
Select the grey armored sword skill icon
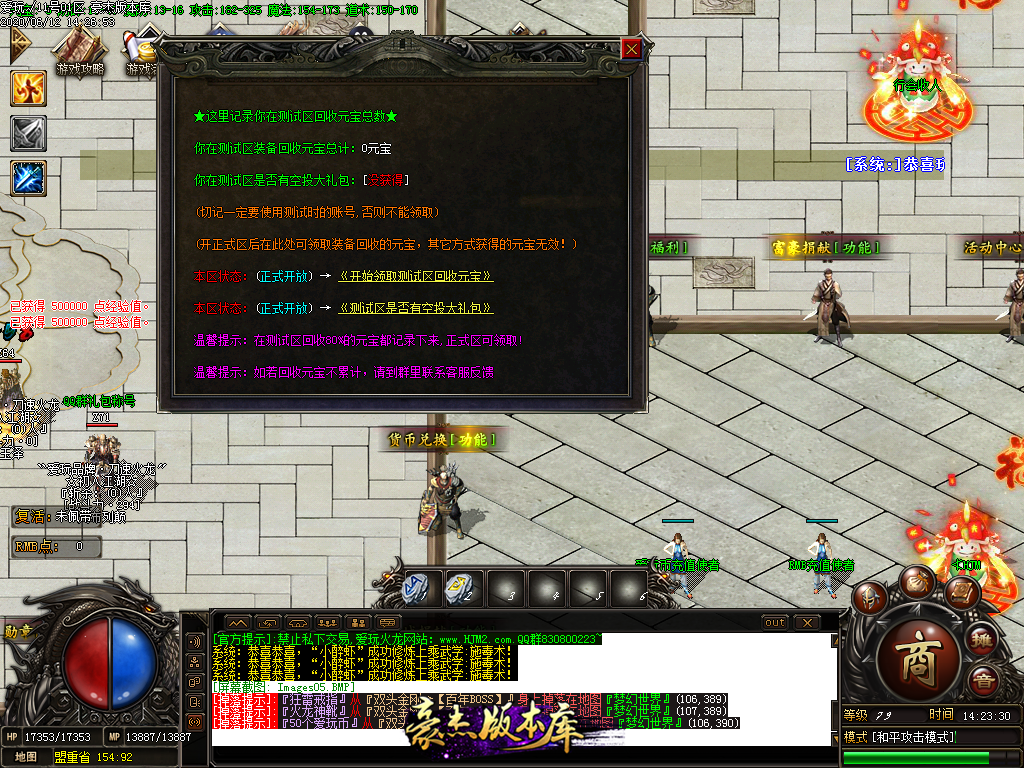pos(29,133)
